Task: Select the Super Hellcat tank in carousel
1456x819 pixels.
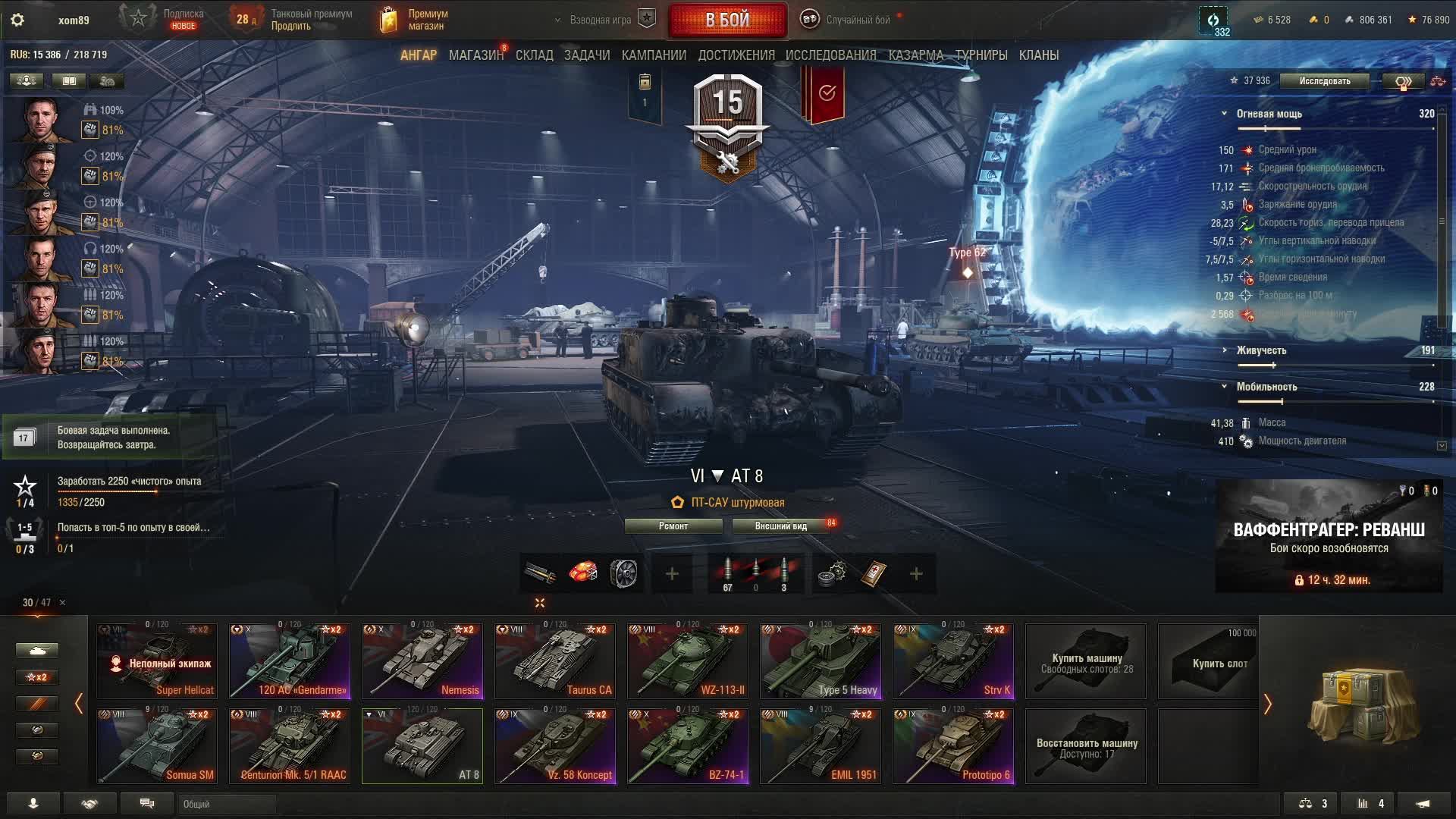Action: (157, 661)
